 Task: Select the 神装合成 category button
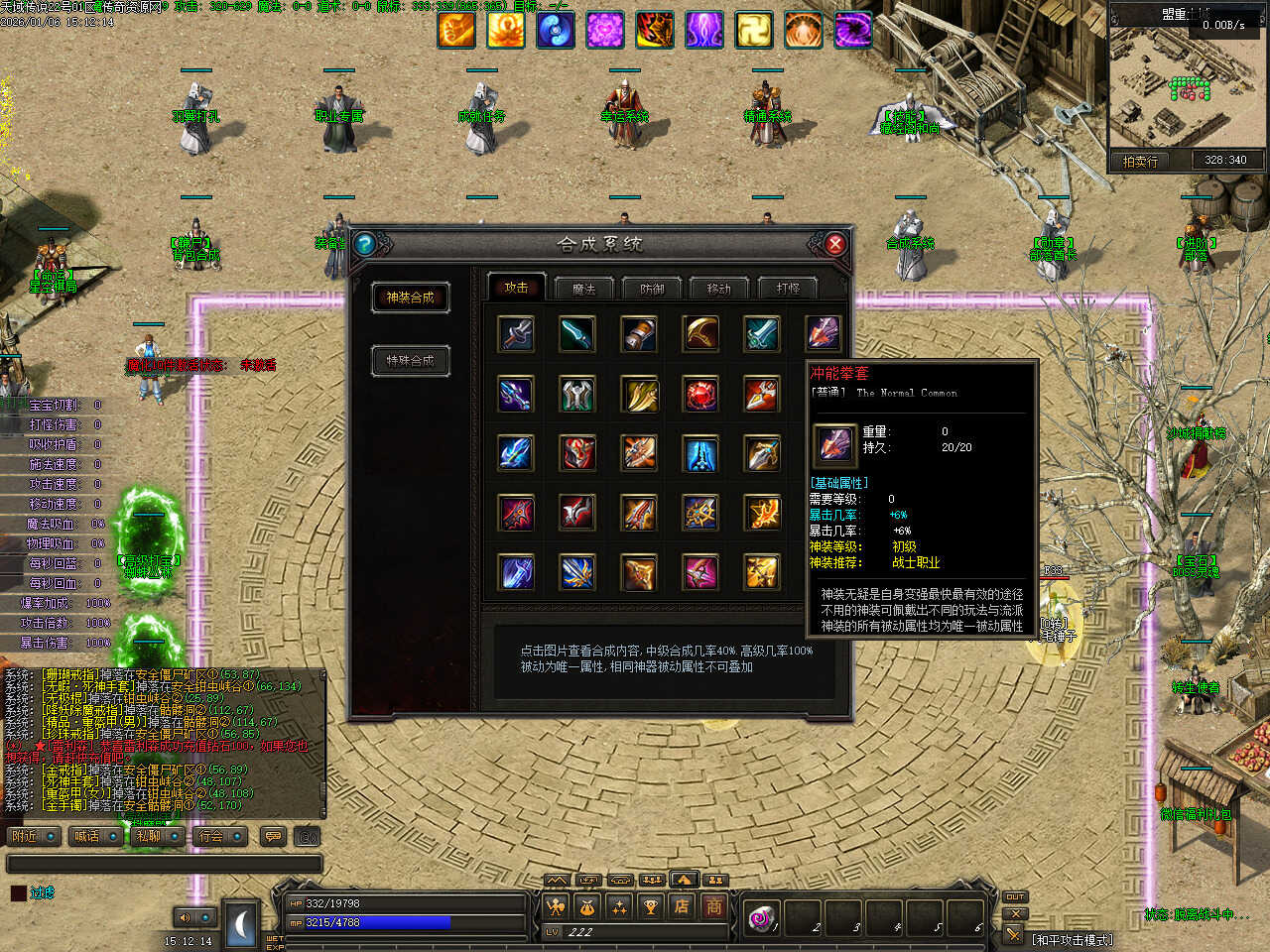[410, 297]
